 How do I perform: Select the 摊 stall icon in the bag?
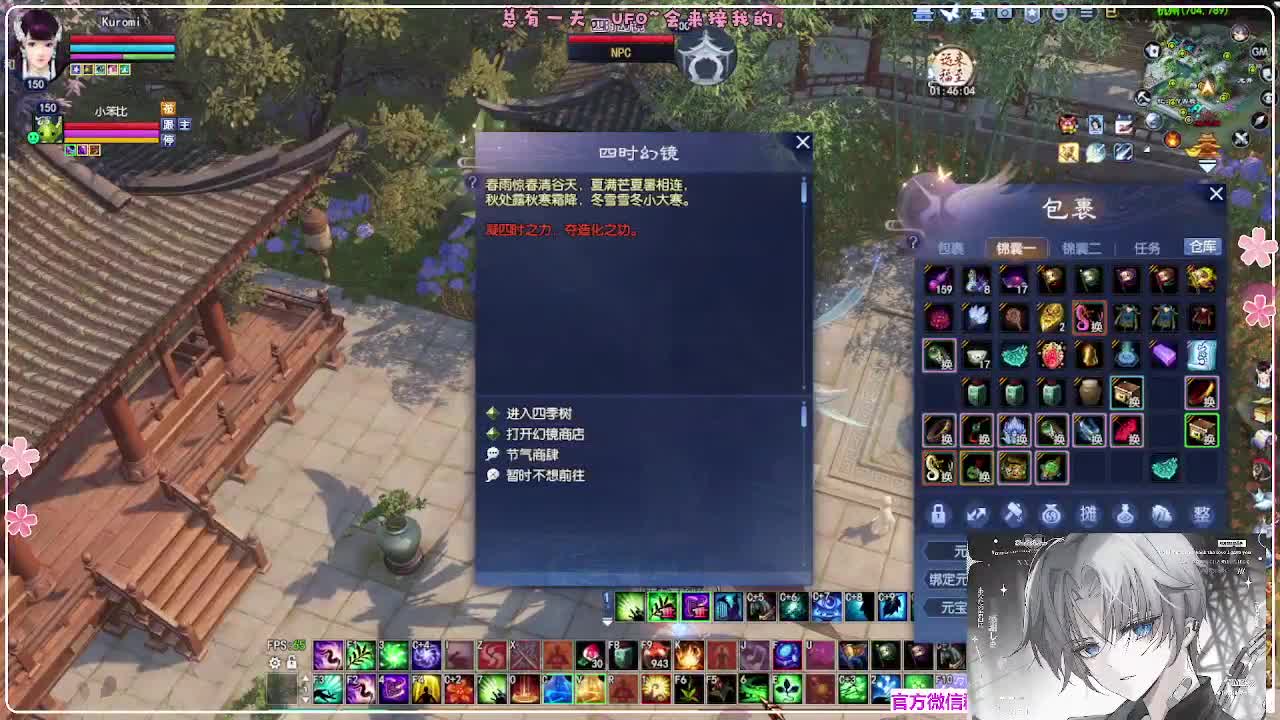[x=1089, y=514]
